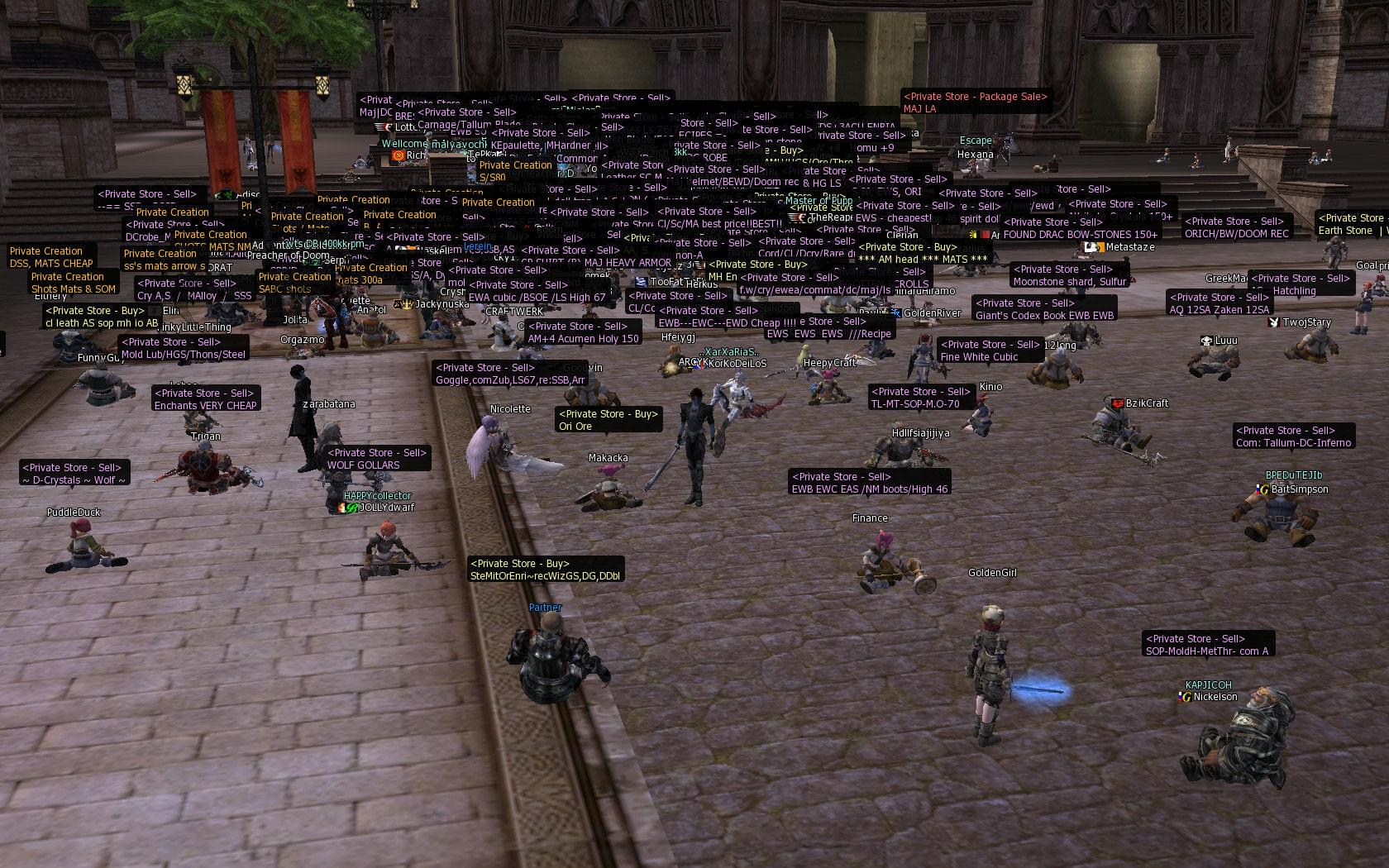Screen dimensions: 1389x868
Task: Select the Giant's Codex Book store sign
Action: (1044, 309)
